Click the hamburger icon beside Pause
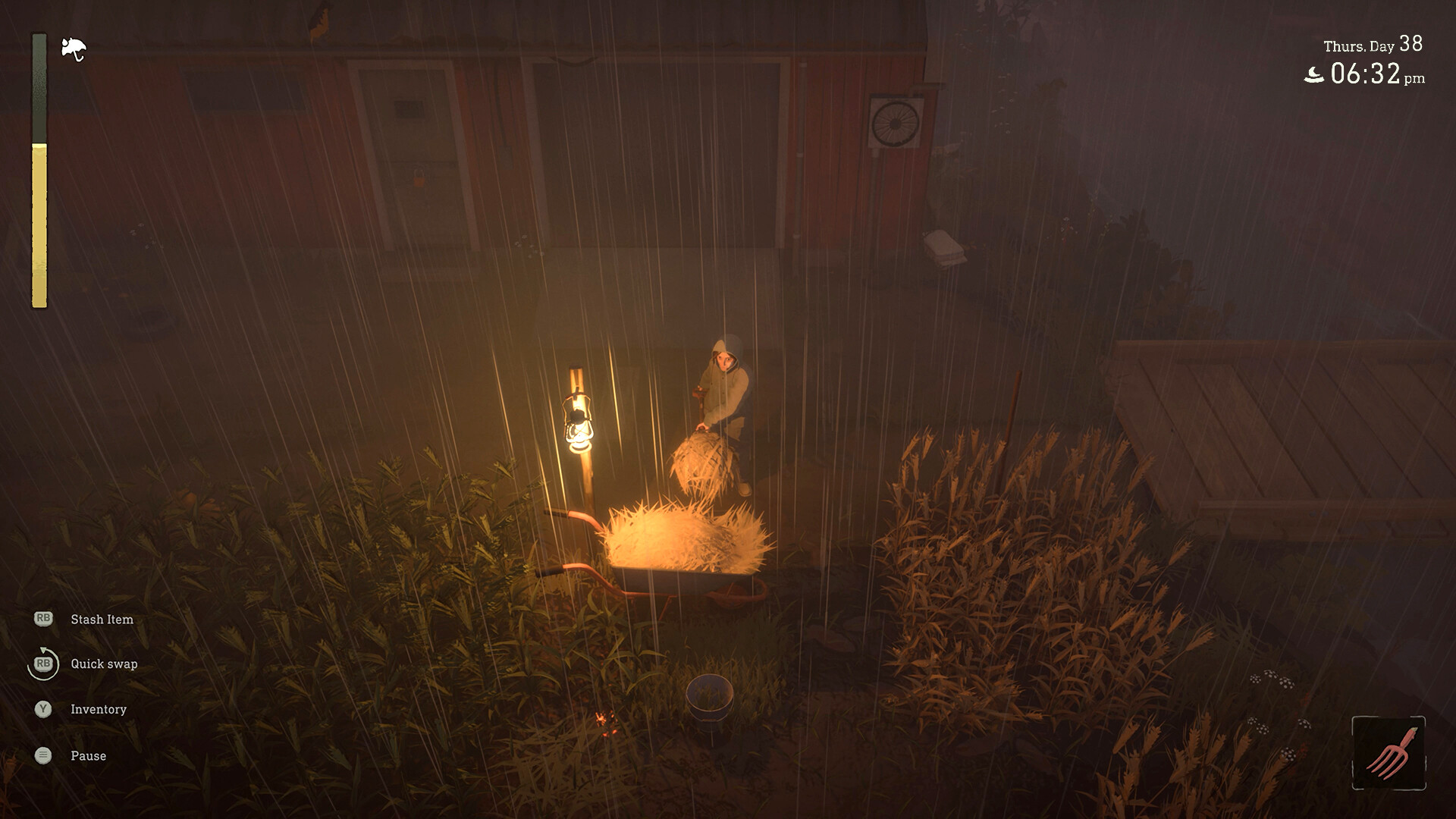The image size is (1456, 819). (x=43, y=755)
